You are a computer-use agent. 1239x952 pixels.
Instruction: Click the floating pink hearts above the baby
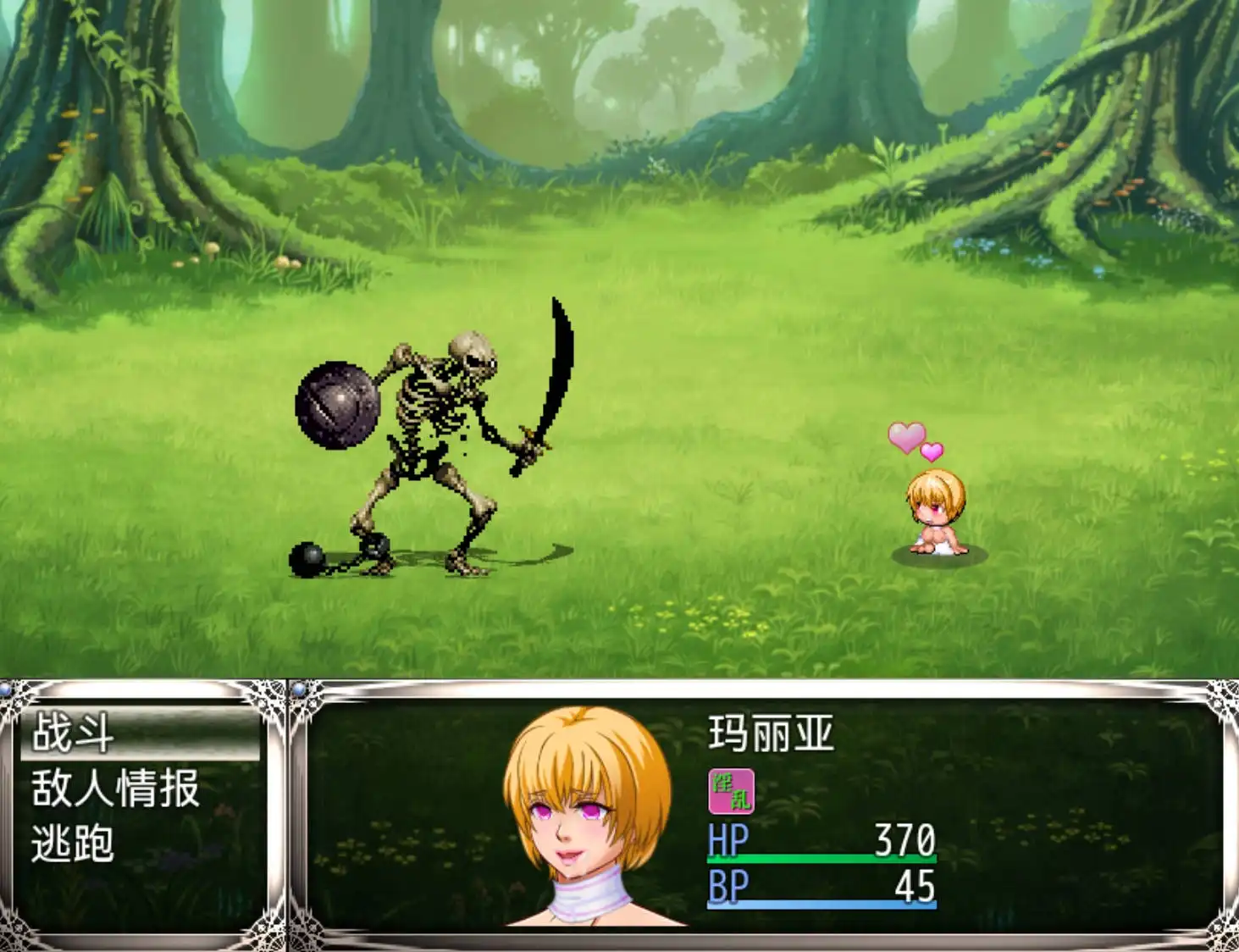[x=912, y=440]
